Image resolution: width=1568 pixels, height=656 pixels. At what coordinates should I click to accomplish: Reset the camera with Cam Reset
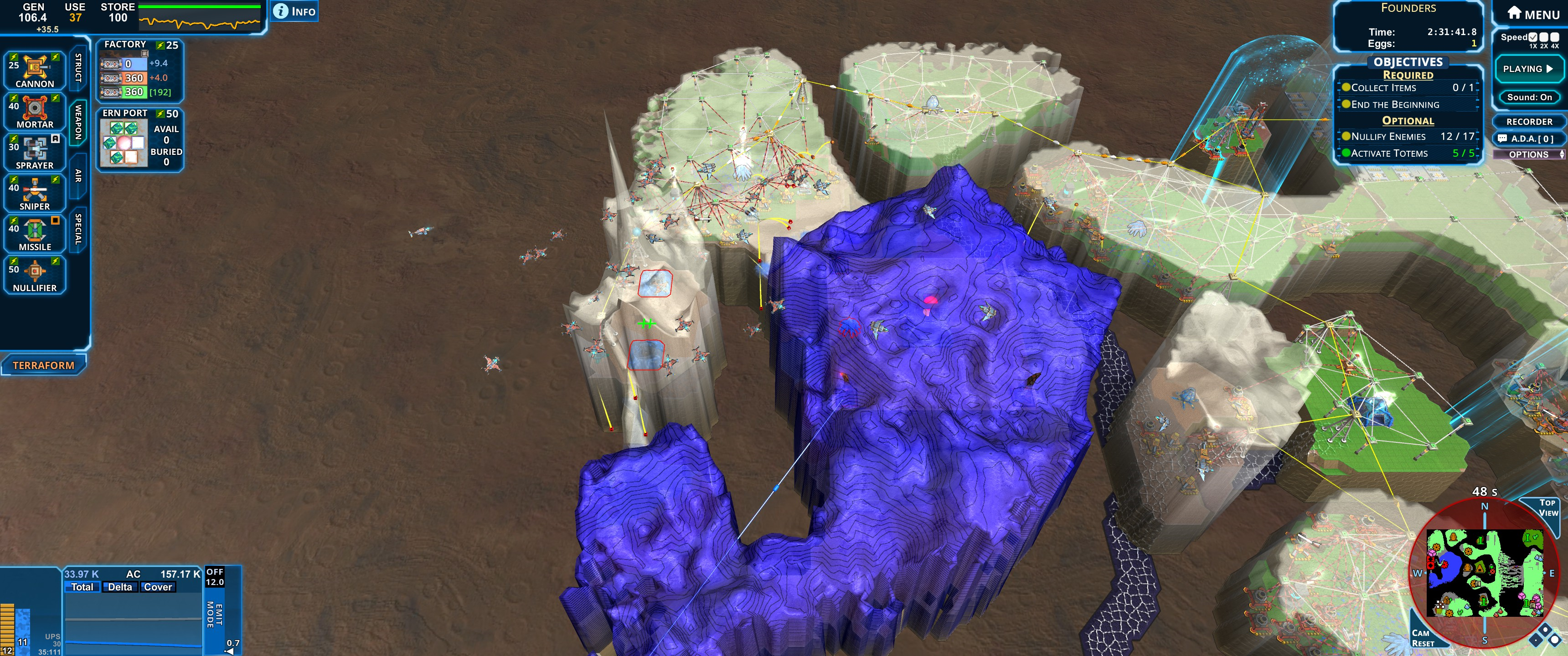[x=1423, y=638]
